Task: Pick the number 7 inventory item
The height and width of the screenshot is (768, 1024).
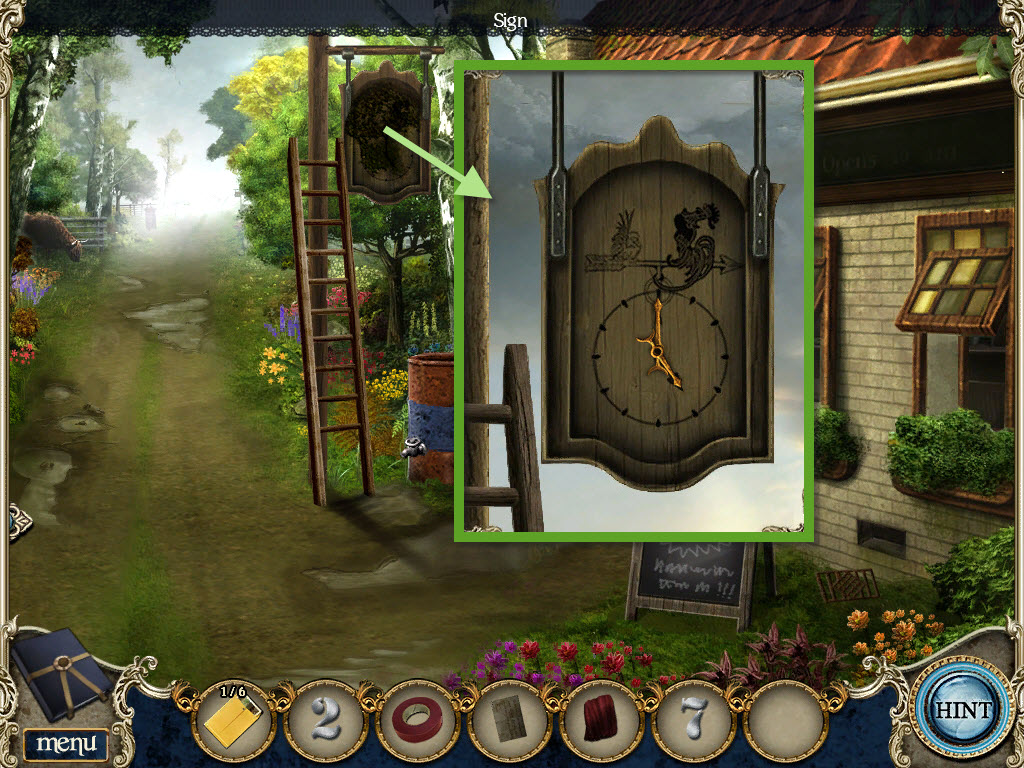Action: click(x=692, y=719)
